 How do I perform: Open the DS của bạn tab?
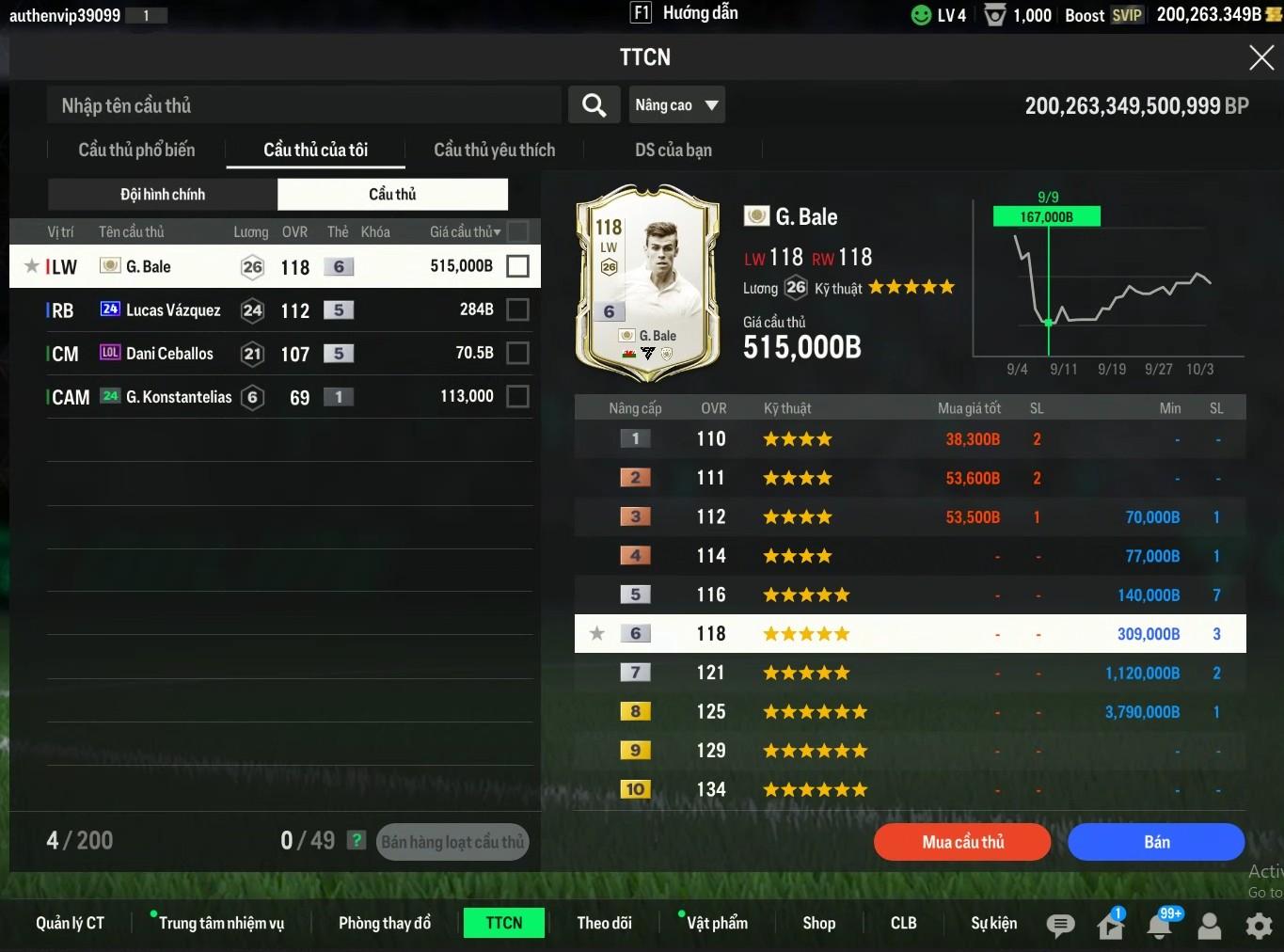(x=673, y=151)
